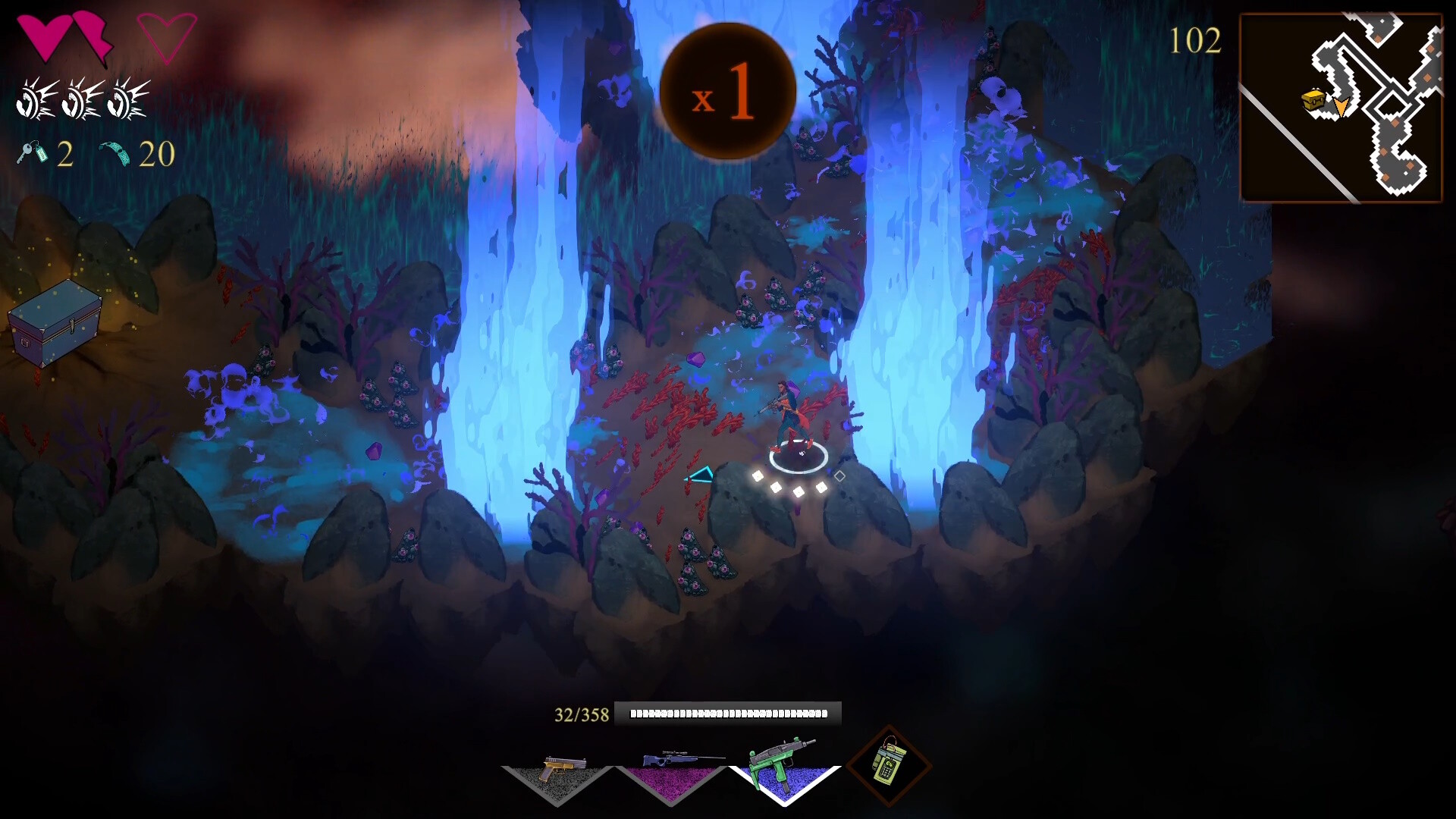Image resolution: width=1456 pixels, height=819 pixels.
Task: Activate the detonator gadget item
Action: tap(888, 765)
